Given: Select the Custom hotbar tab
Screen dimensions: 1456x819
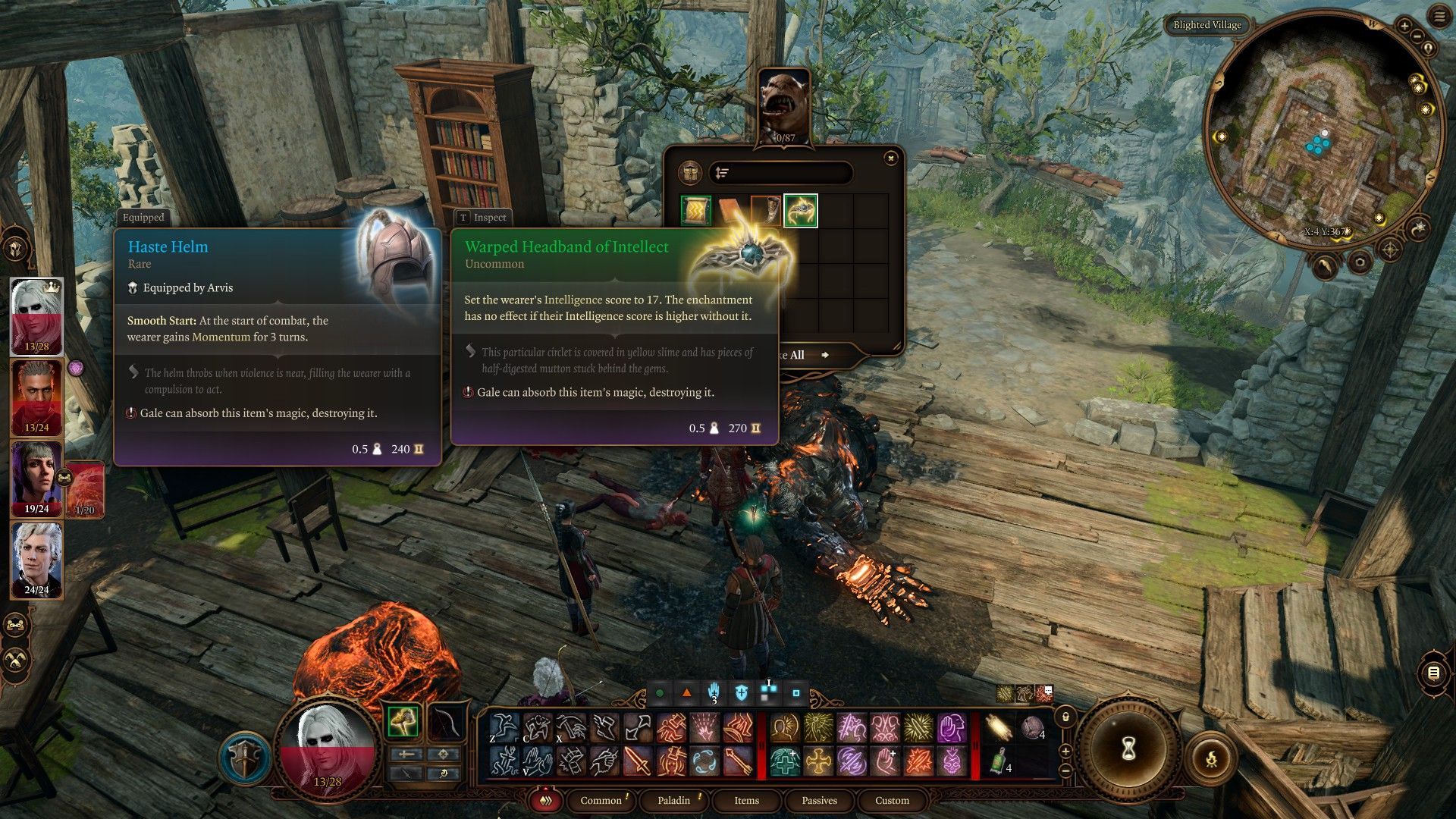Looking at the screenshot, I should pyautogui.click(x=892, y=800).
